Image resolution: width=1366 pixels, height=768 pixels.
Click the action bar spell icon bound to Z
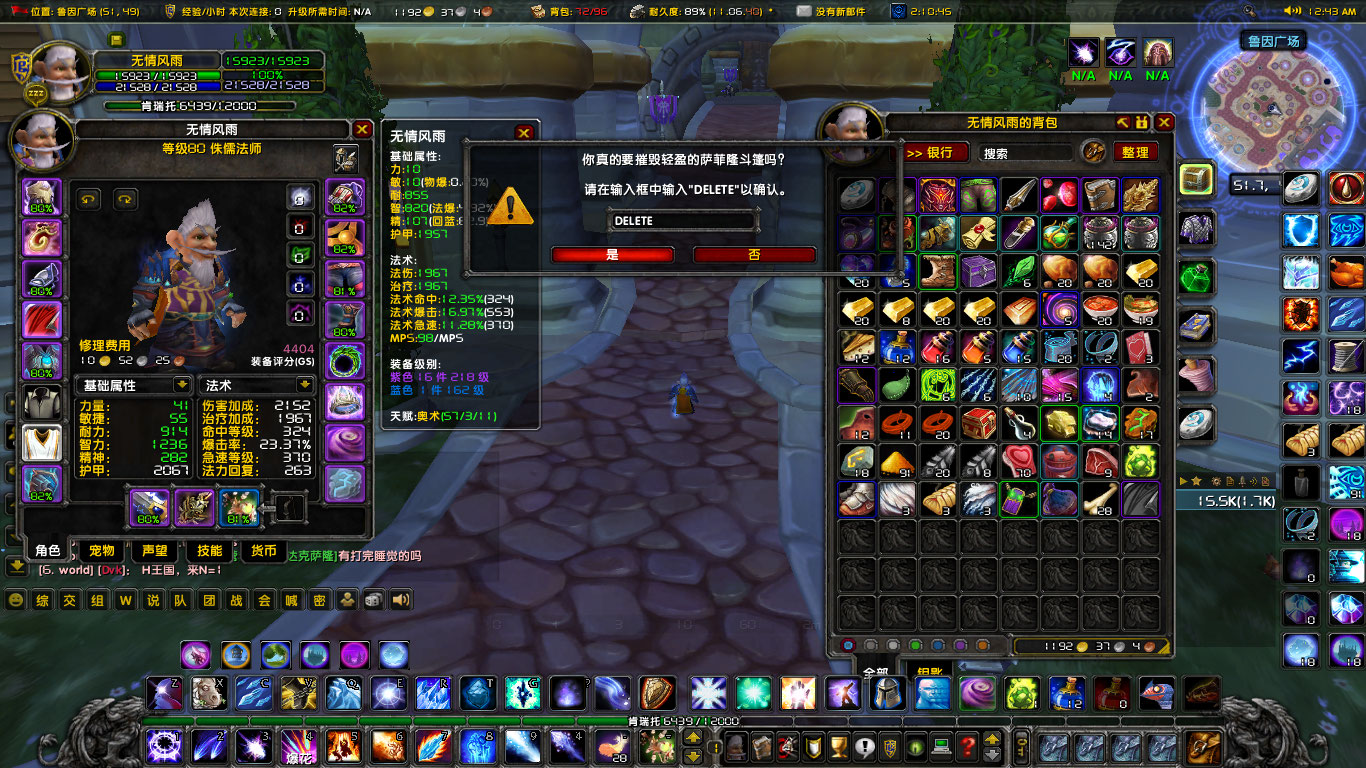tap(164, 692)
